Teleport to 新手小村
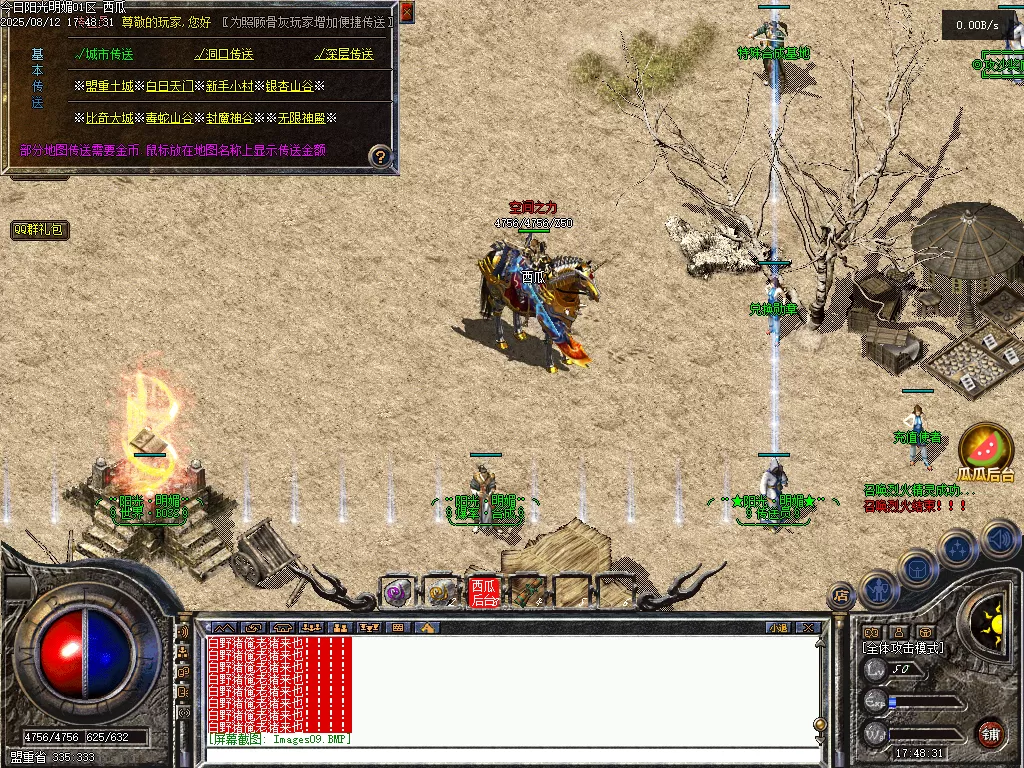 tap(230, 86)
